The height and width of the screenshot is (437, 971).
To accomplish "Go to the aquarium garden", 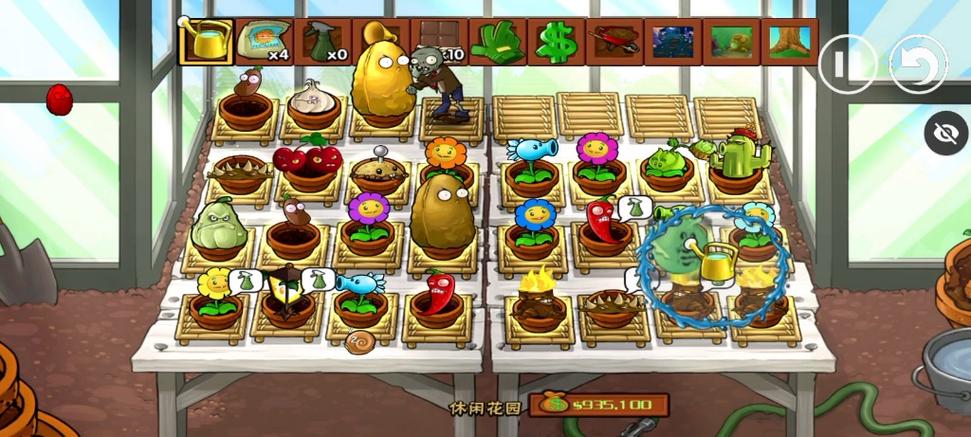I will click(731, 40).
